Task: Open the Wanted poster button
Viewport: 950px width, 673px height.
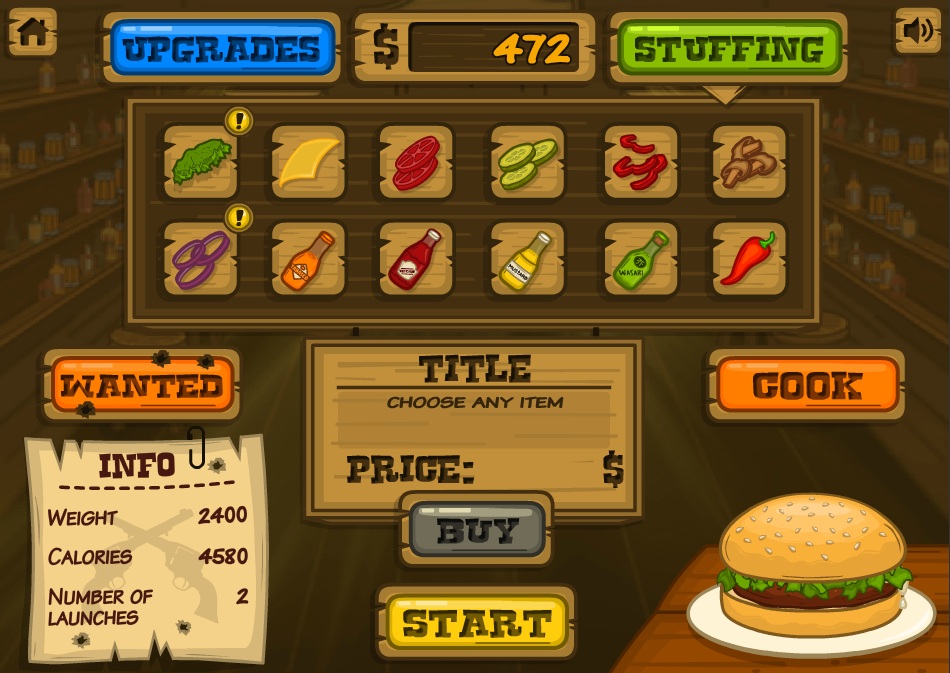Action: click(x=142, y=385)
